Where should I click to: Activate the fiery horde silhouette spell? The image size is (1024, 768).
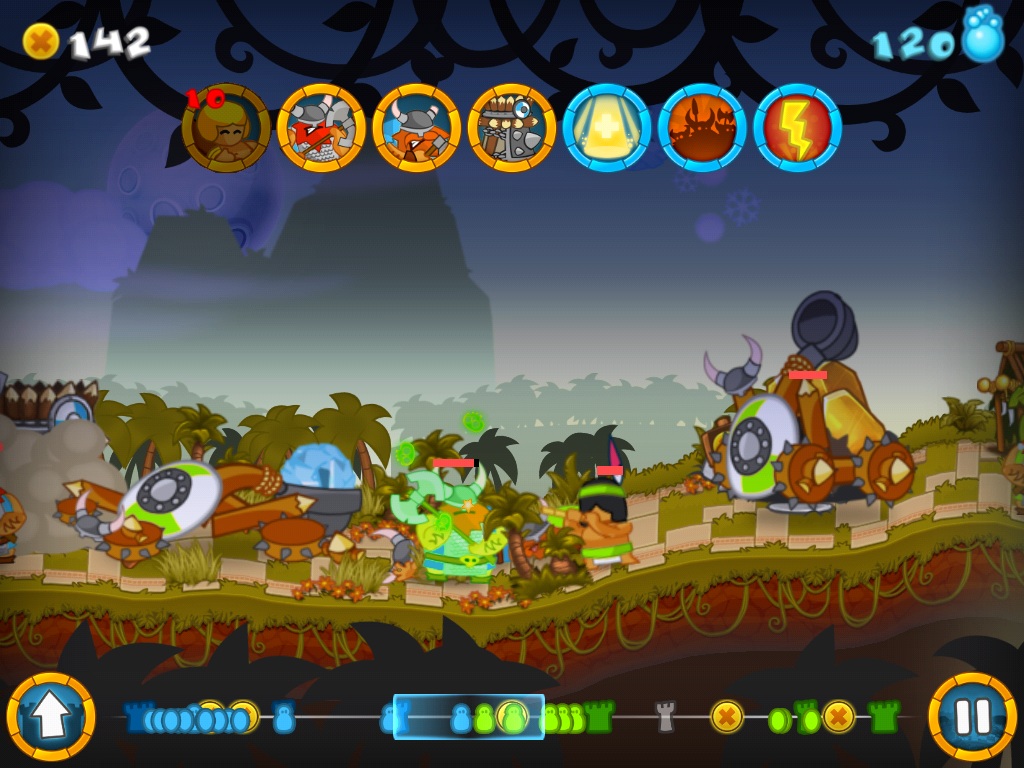click(702, 129)
